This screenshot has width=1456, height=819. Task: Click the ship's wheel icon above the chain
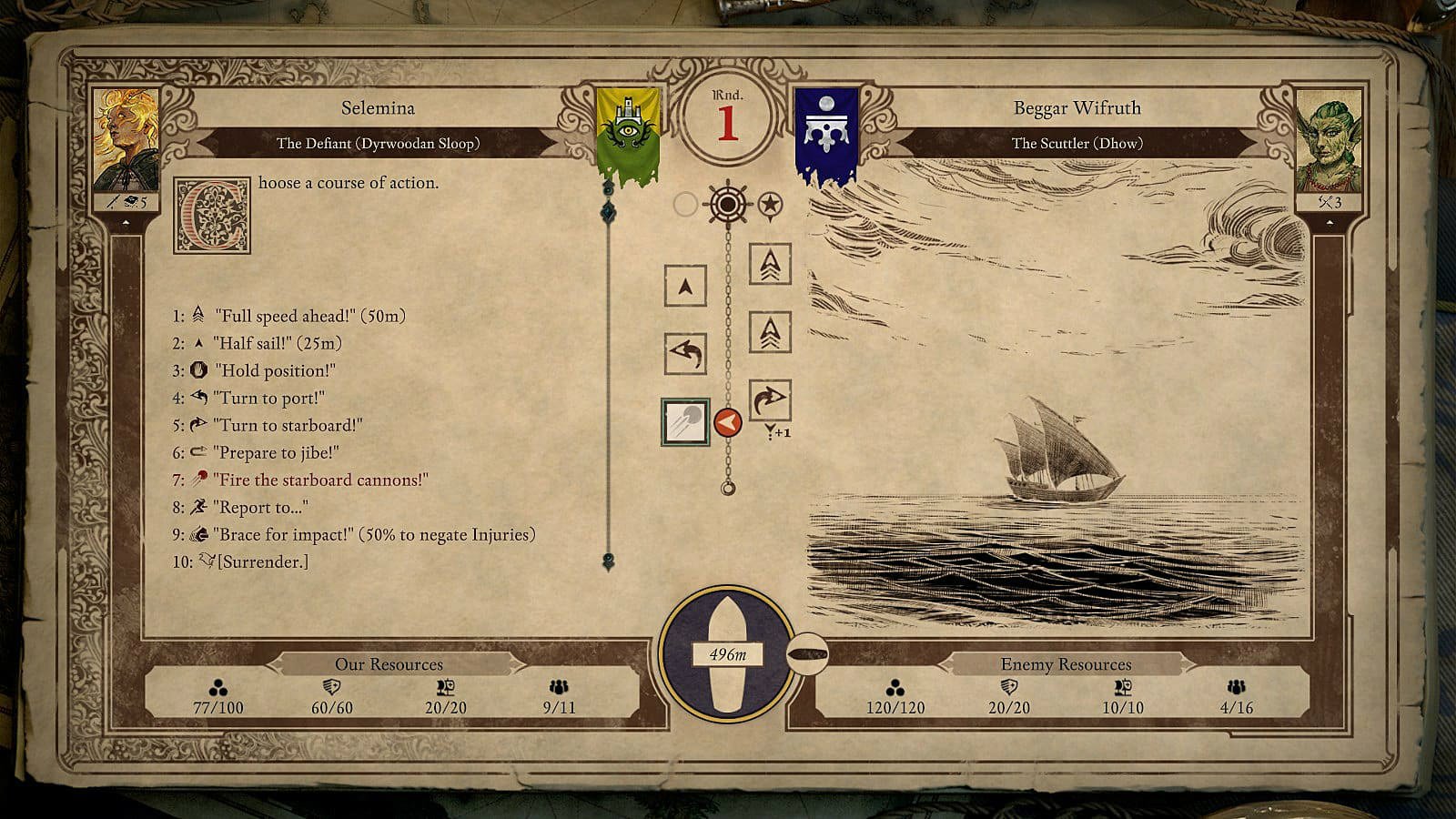727,204
